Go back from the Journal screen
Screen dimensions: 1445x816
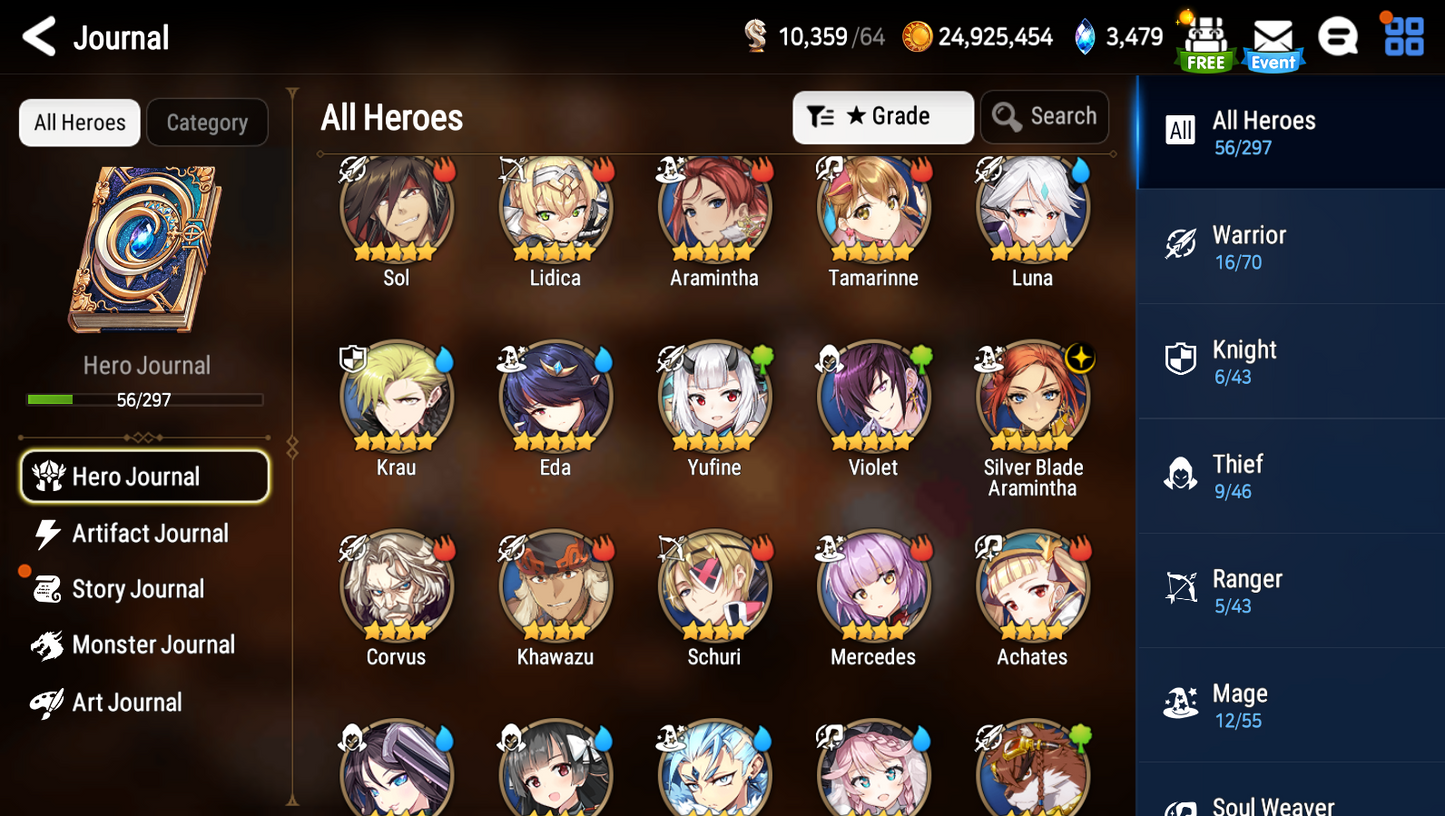[39, 37]
